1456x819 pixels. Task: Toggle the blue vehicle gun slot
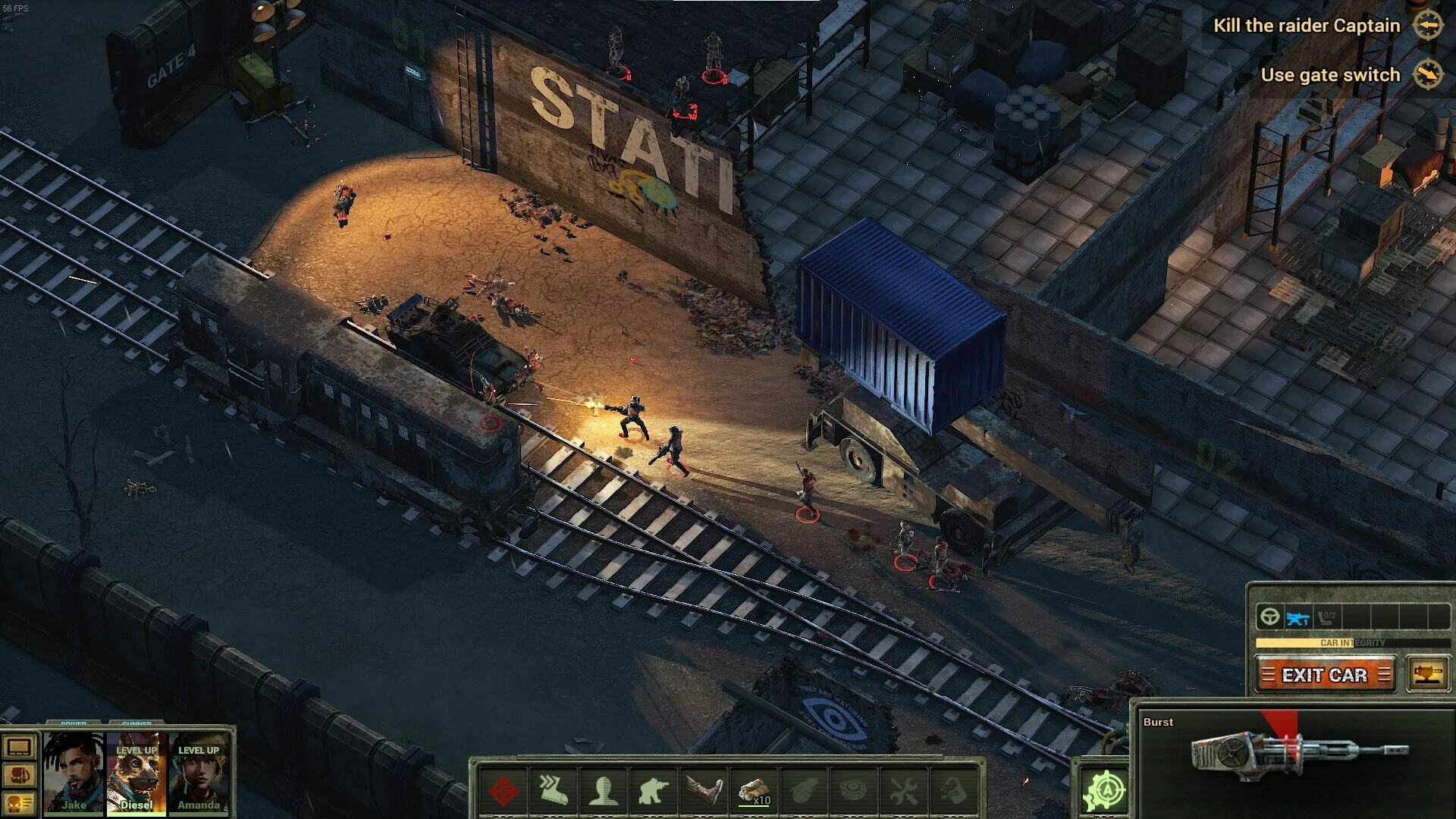[x=1298, y=617]
